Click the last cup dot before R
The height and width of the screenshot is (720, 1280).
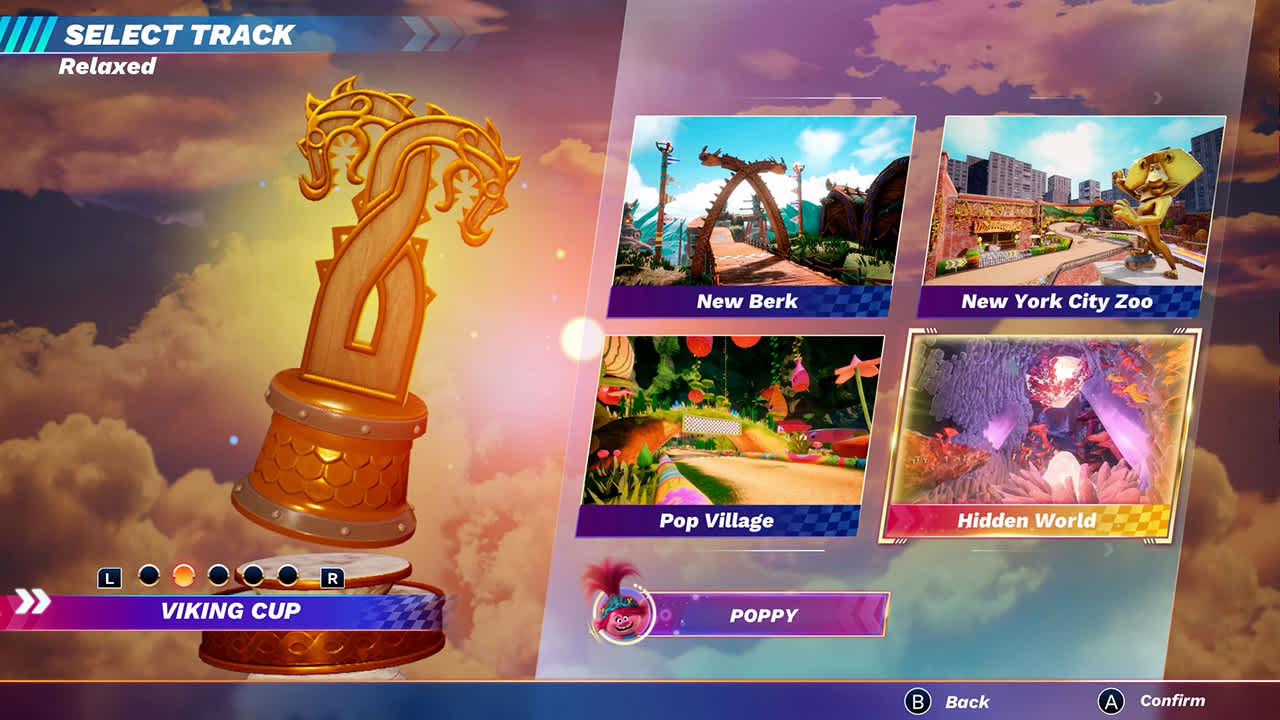point(286,577)
